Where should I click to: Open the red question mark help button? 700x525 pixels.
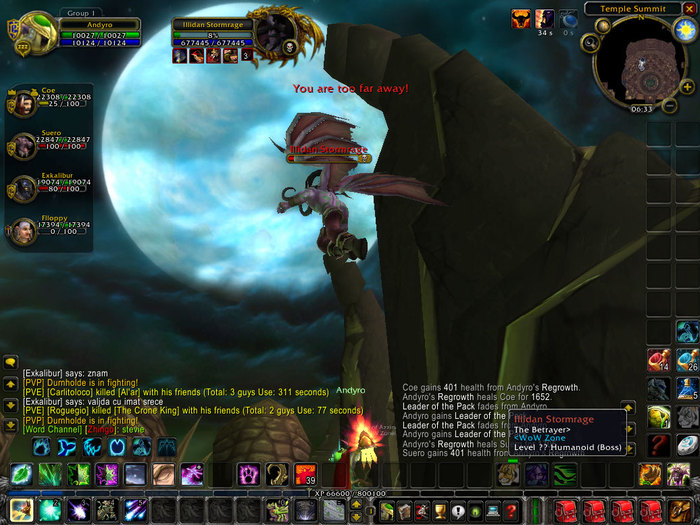510,511
